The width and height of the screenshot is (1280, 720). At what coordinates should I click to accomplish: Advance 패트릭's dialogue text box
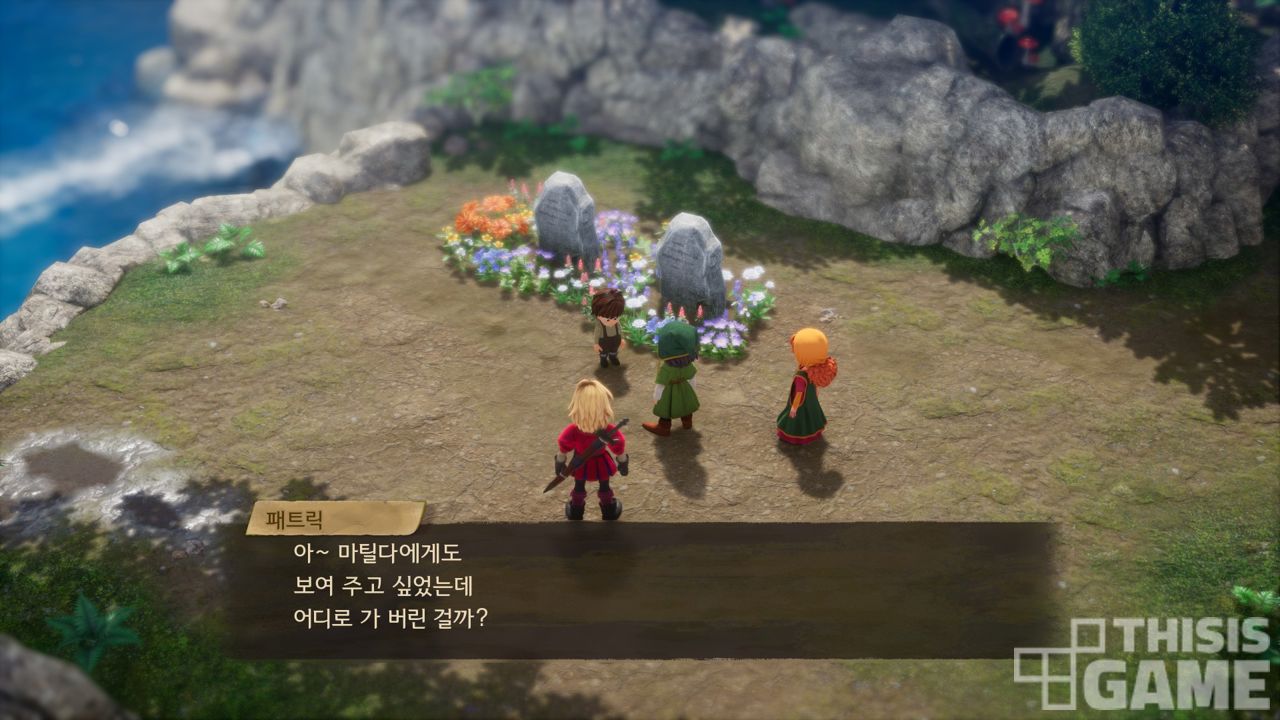pyautogui.click(x=640, y=589)
